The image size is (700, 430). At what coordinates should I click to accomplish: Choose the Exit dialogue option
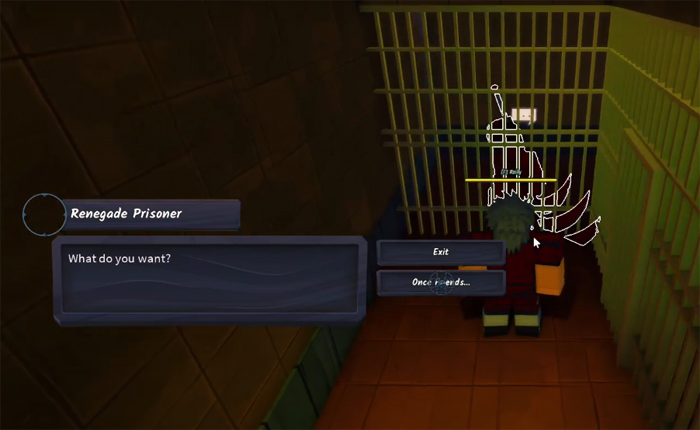pyautogui.click(x=440, y=252)
